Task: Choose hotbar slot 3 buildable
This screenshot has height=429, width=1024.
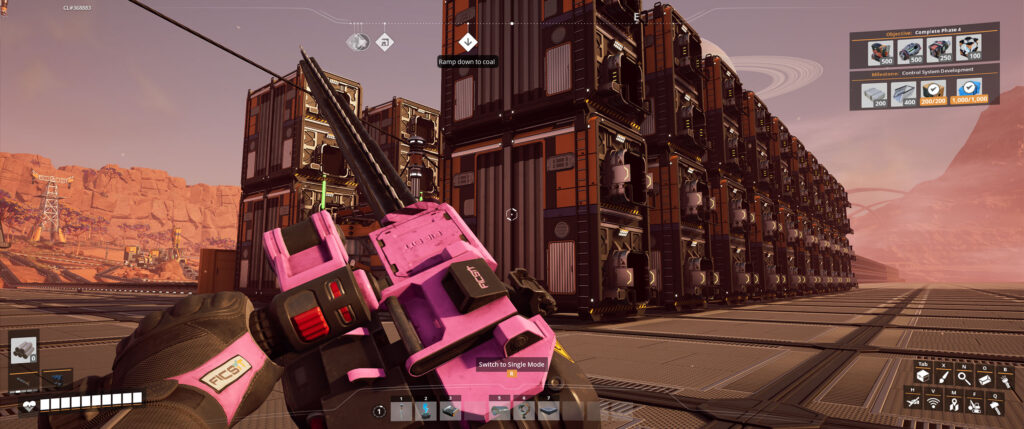Action: (450, 409)
